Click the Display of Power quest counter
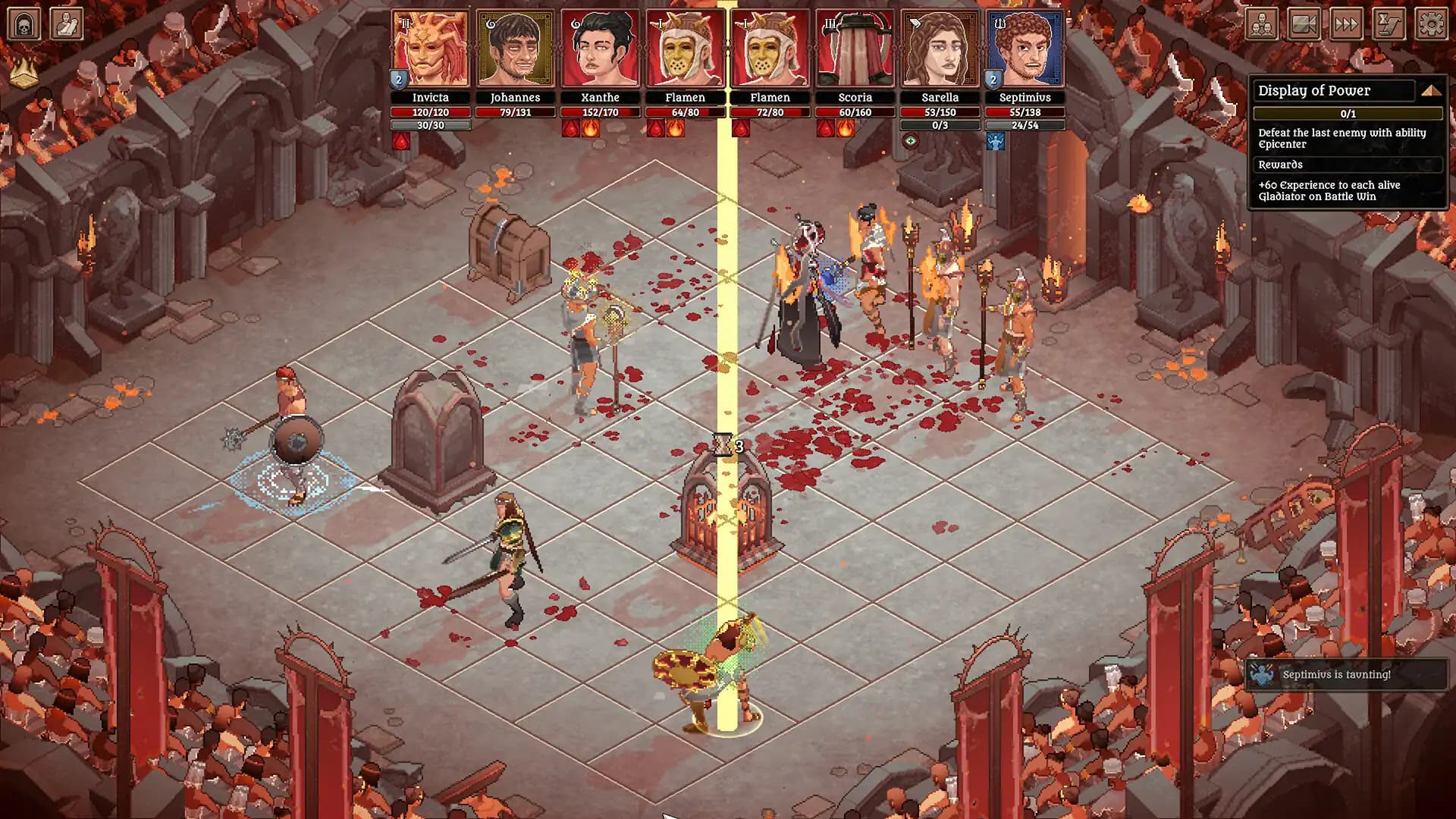The image size is (1456, 819). [1348, 114]
